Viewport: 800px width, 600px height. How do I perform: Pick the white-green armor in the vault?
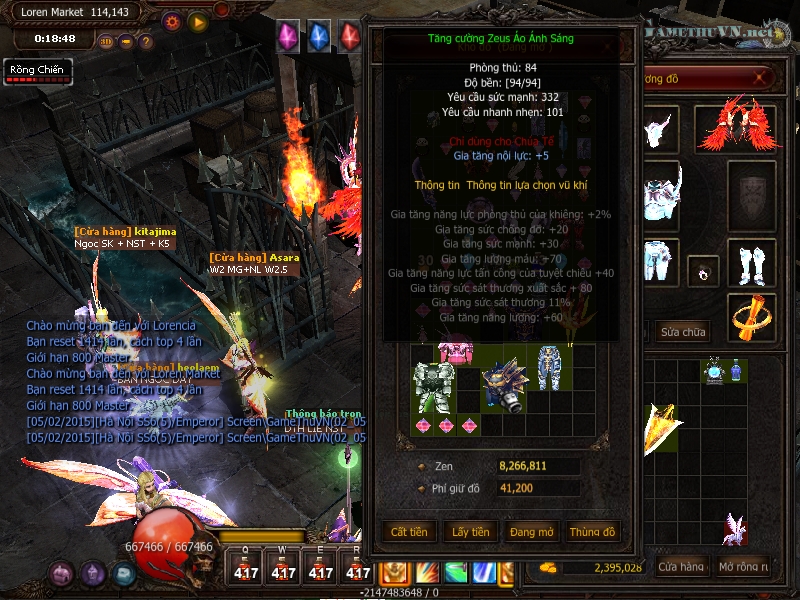pos(434,386)
